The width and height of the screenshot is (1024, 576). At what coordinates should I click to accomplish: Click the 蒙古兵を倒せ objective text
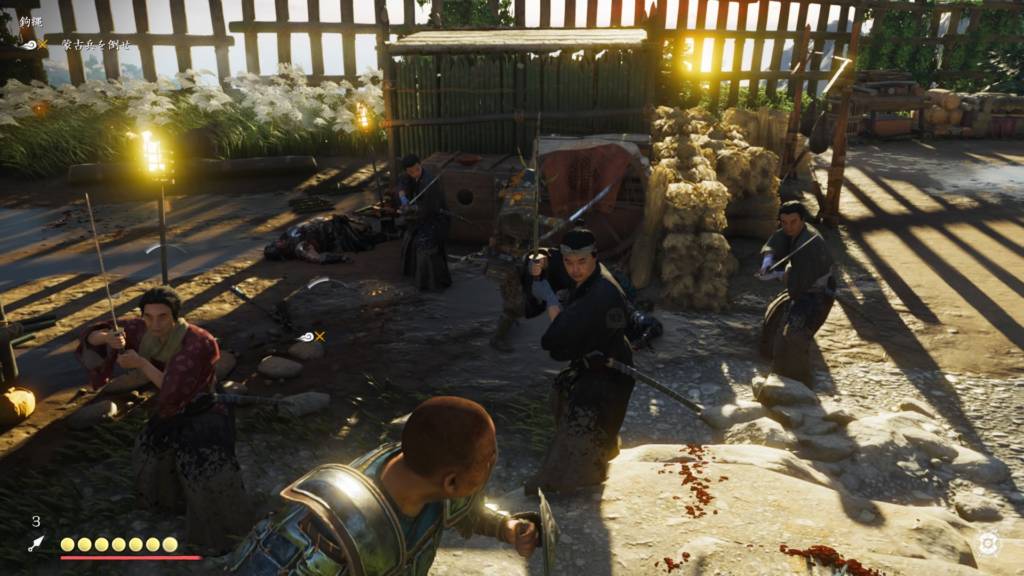(x=94, y=45)
